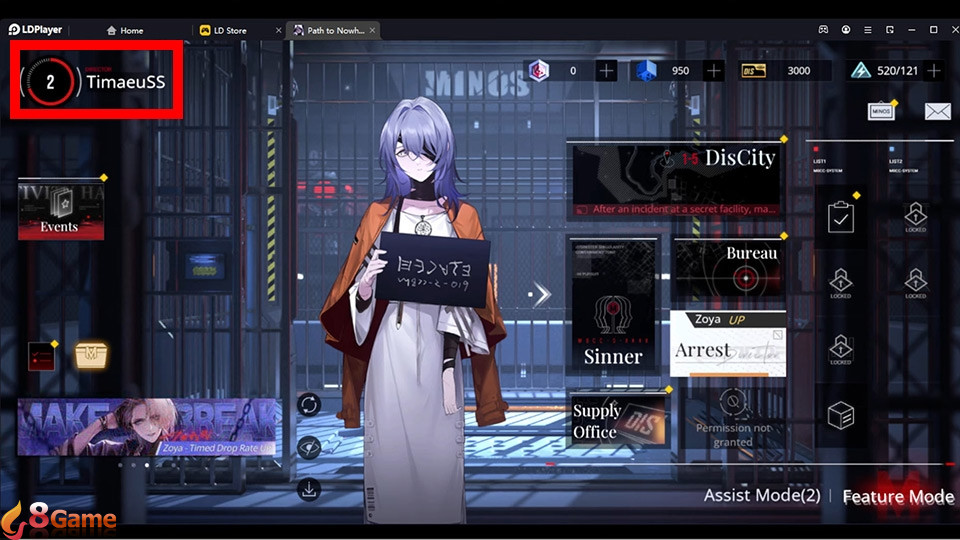Click the character swap refresh icon

309,404
